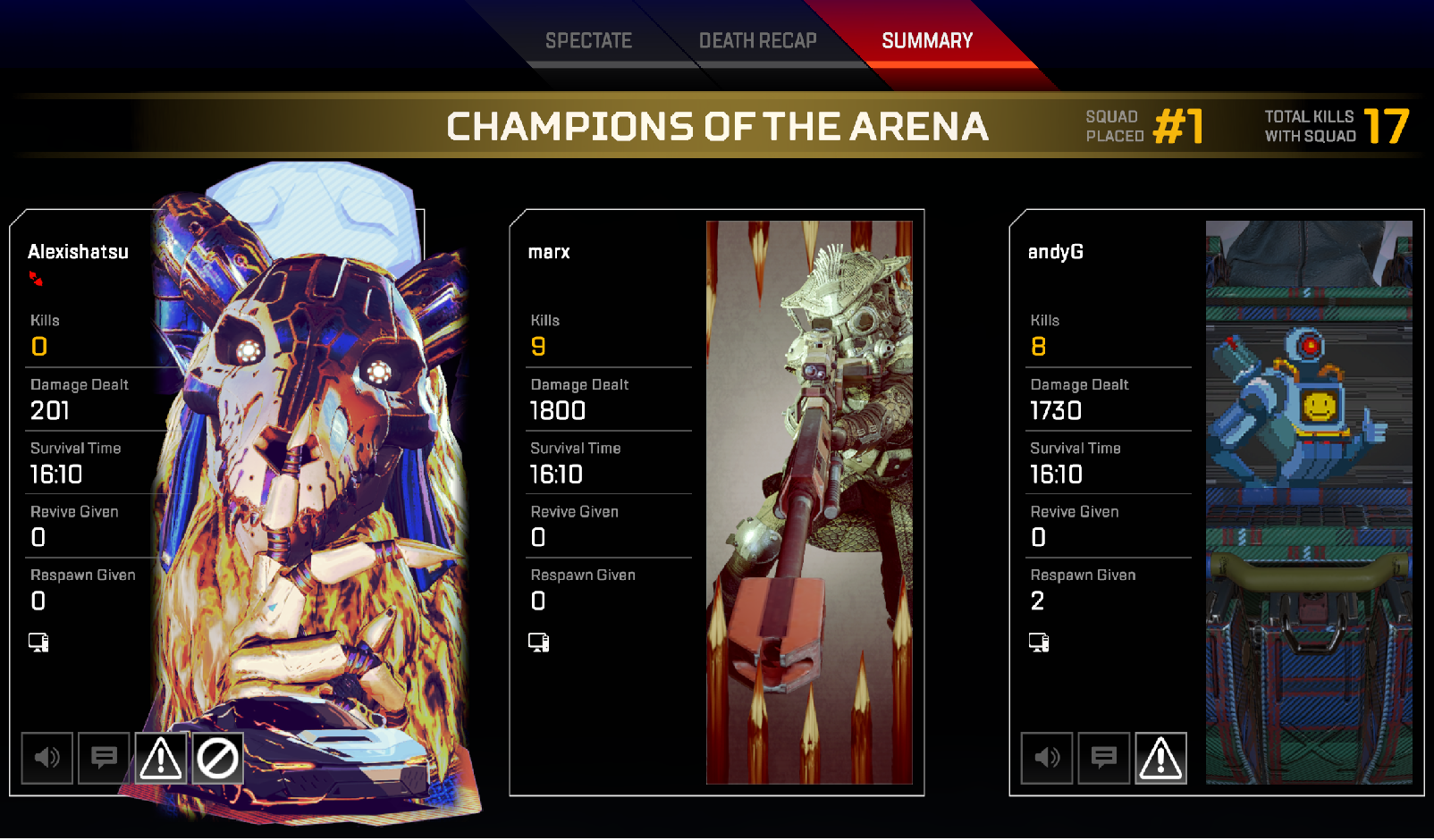Viewport: 1434px width, 840px height.
Task: Toggle andyG's text chat mute
Action: tap(1104, 758)
